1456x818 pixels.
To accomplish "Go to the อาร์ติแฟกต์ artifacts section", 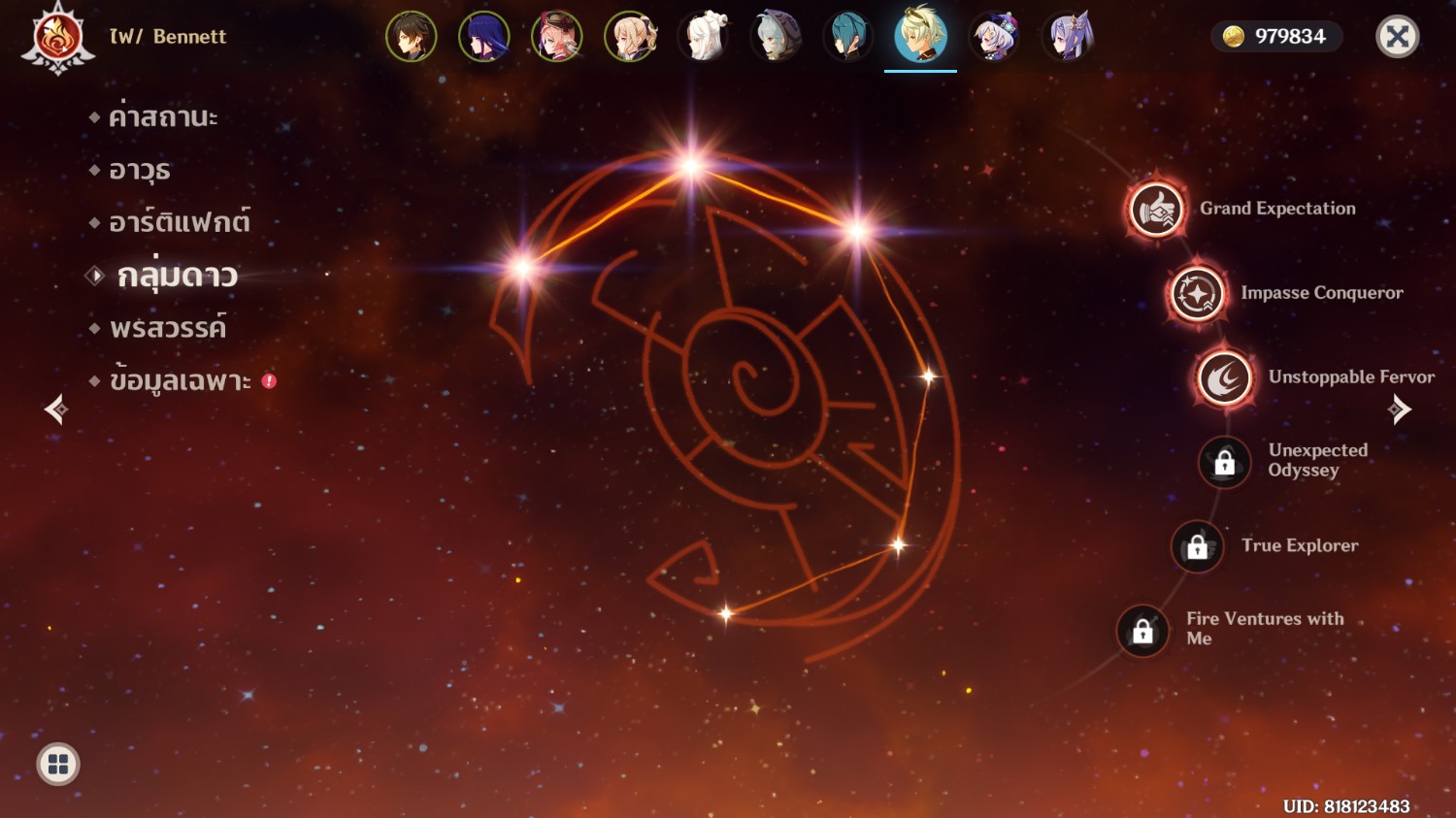I will (179, 223).
